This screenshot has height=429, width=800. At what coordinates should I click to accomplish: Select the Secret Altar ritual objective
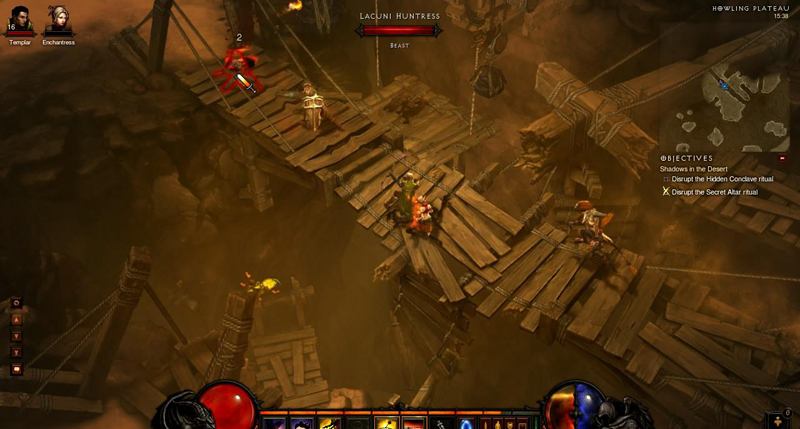point(714,191)
